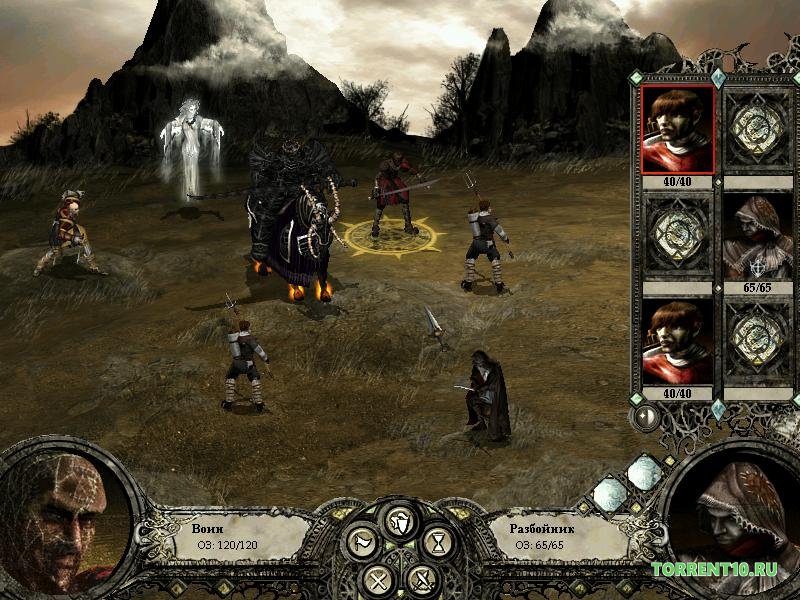Choose the shield defend action
800x600 pixels.
(399, 520)
